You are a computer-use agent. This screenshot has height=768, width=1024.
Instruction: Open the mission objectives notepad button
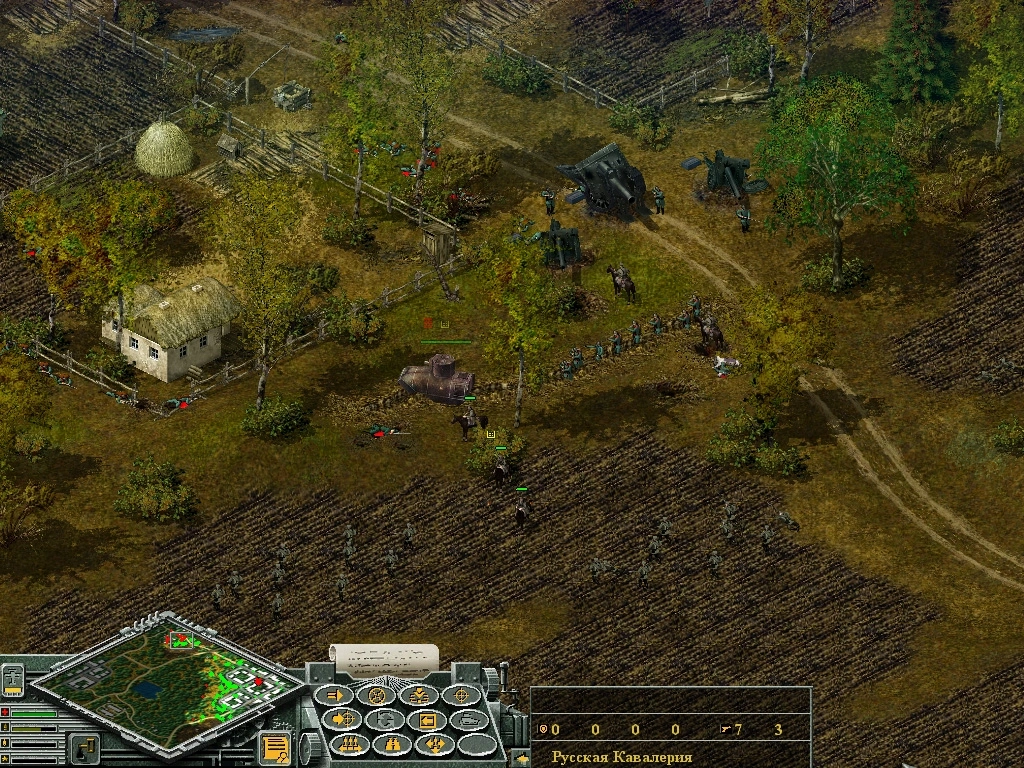point(273,747)
